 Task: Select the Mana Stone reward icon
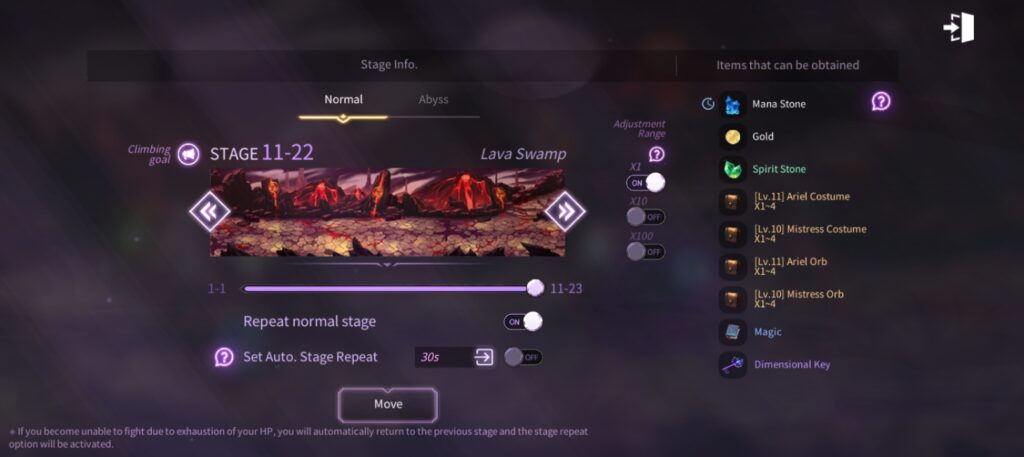point(733,104)
